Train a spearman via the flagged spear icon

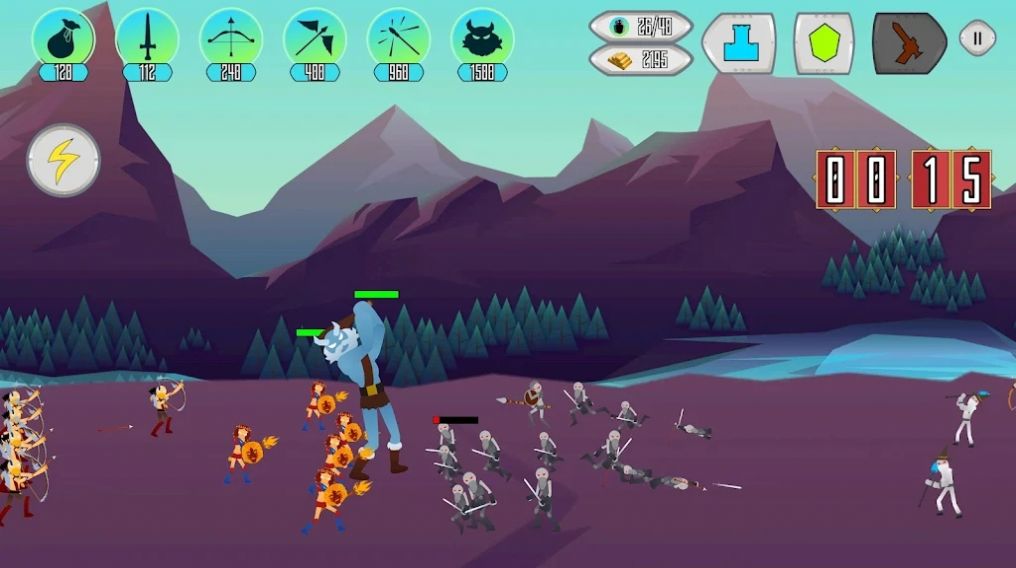coord(315,38)
